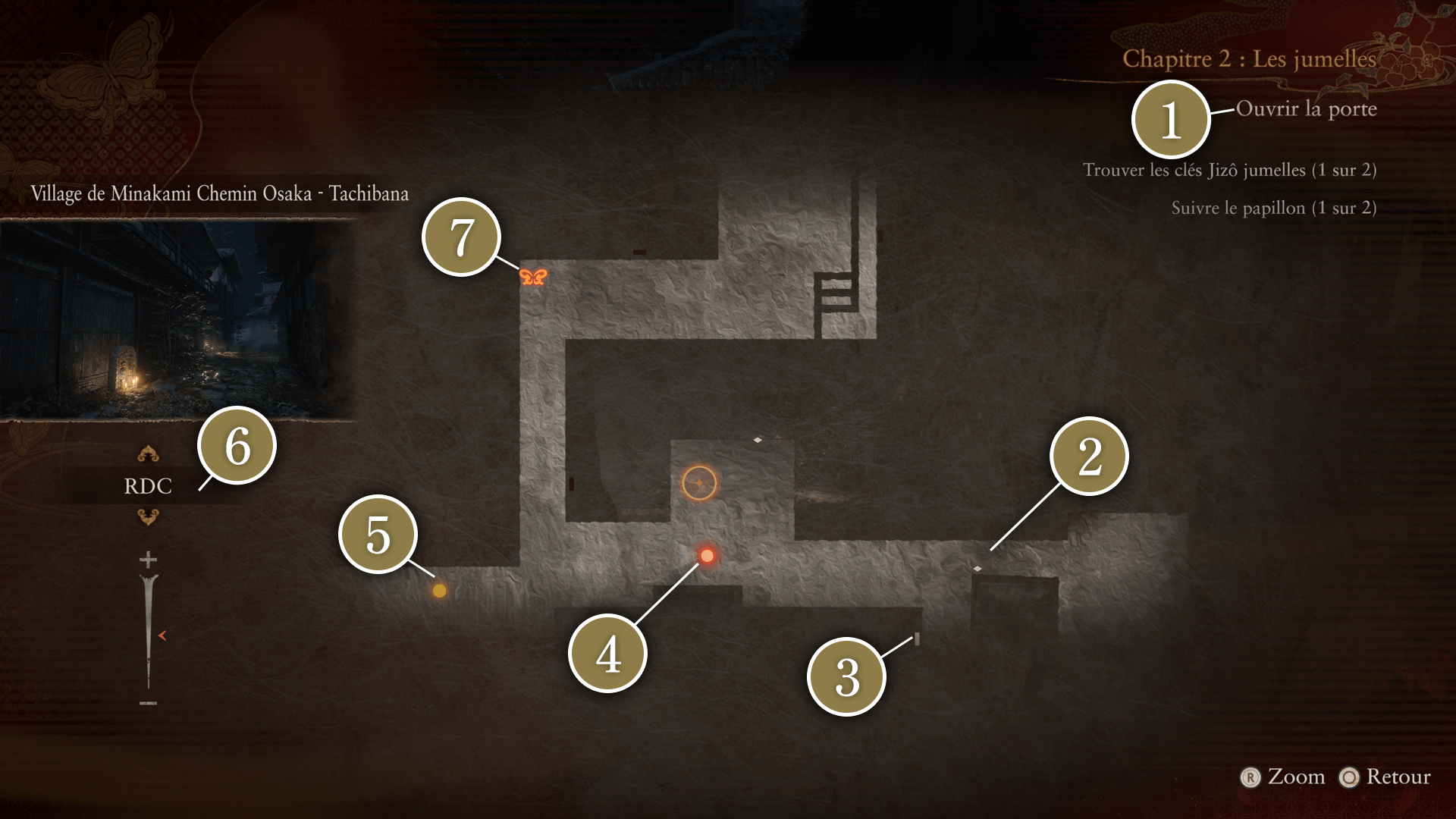Go down one floor with the lower arrow

(x=148, y=517)
